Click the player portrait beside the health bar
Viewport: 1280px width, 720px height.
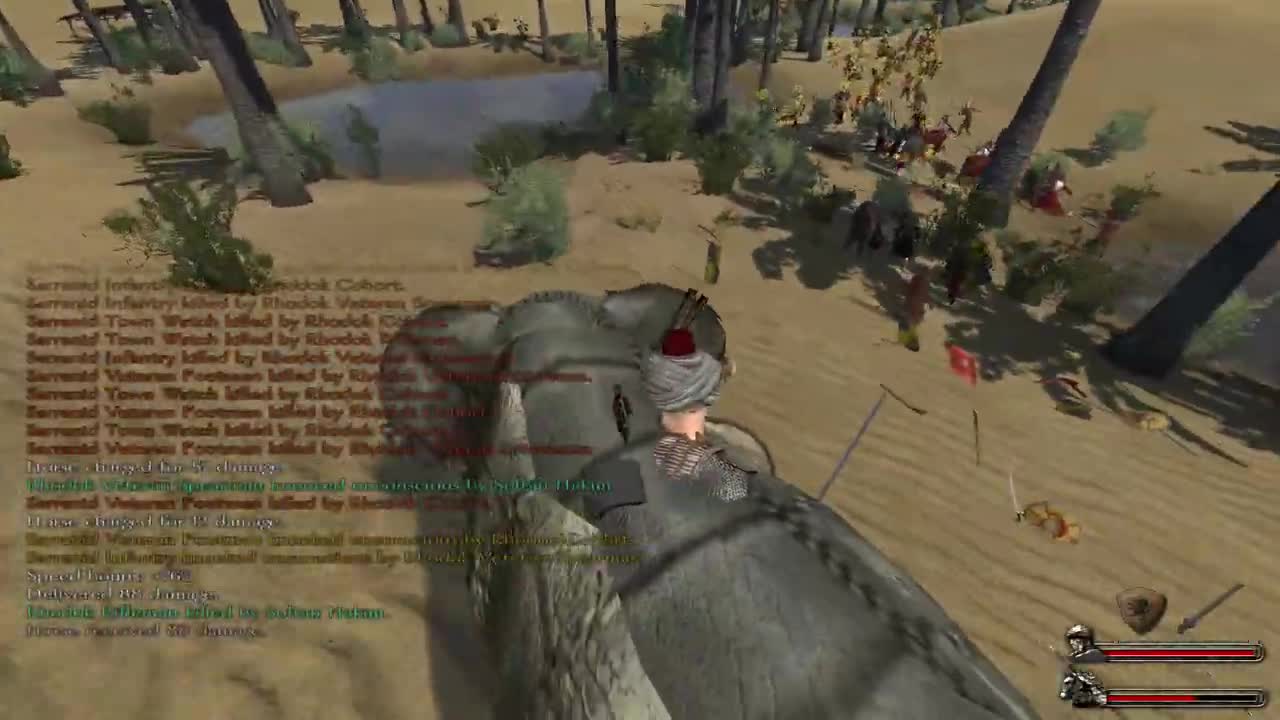pos(1077,642)
